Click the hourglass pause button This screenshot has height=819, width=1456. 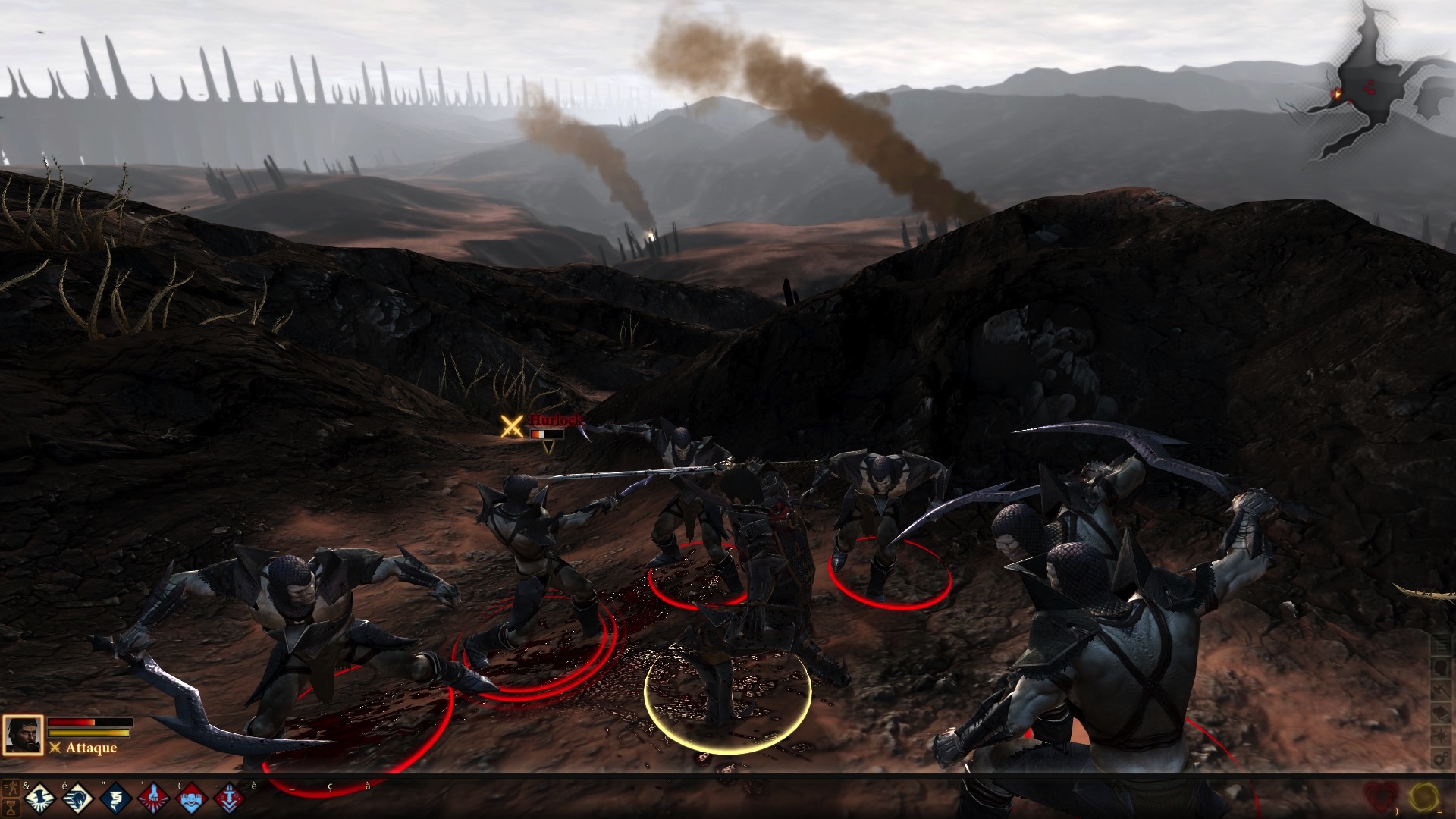(x=10, y=806)
